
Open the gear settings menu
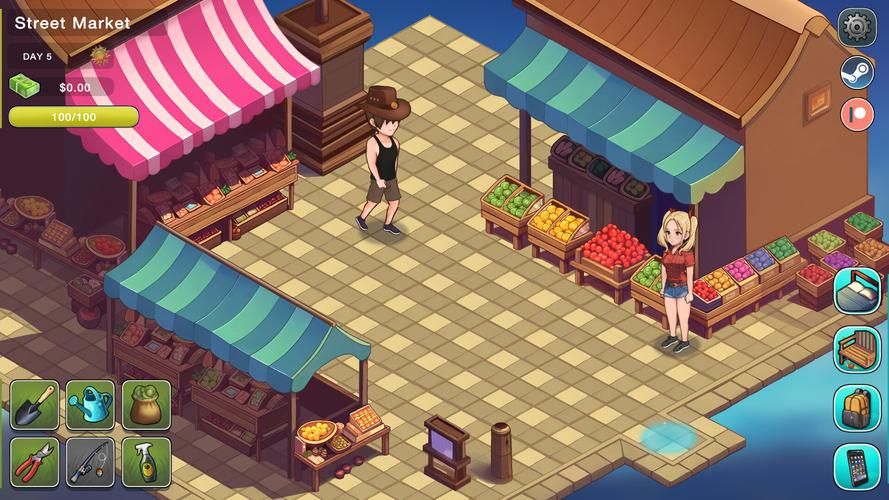point(857,27)
